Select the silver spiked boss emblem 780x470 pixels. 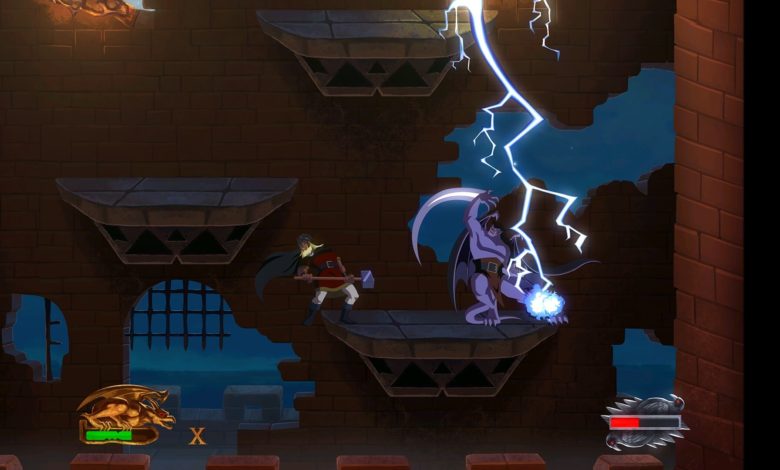[646, 418]
